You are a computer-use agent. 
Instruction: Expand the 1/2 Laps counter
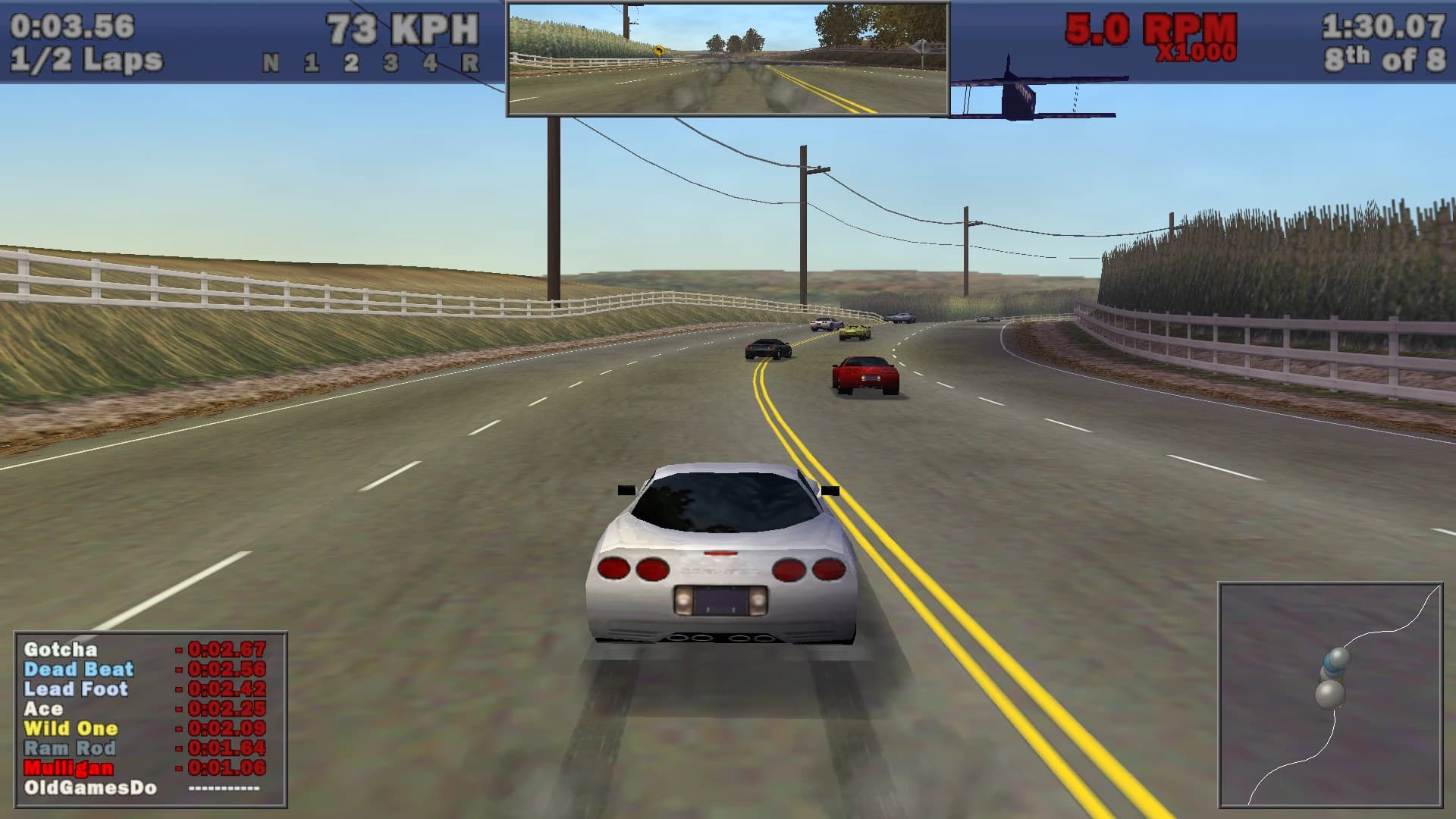click(x=82, y=57)
